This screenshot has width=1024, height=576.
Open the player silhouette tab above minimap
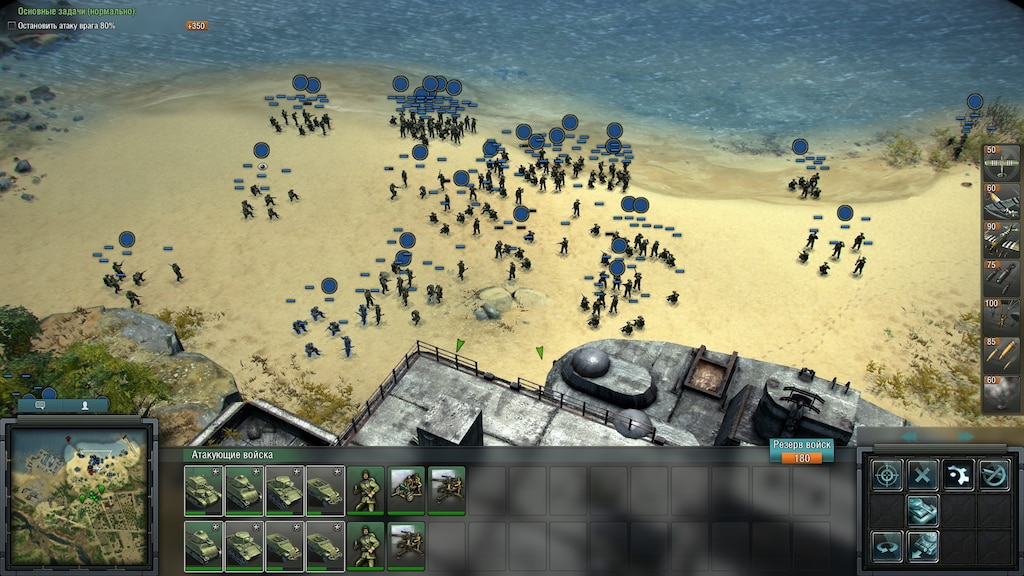click(85, 406)
